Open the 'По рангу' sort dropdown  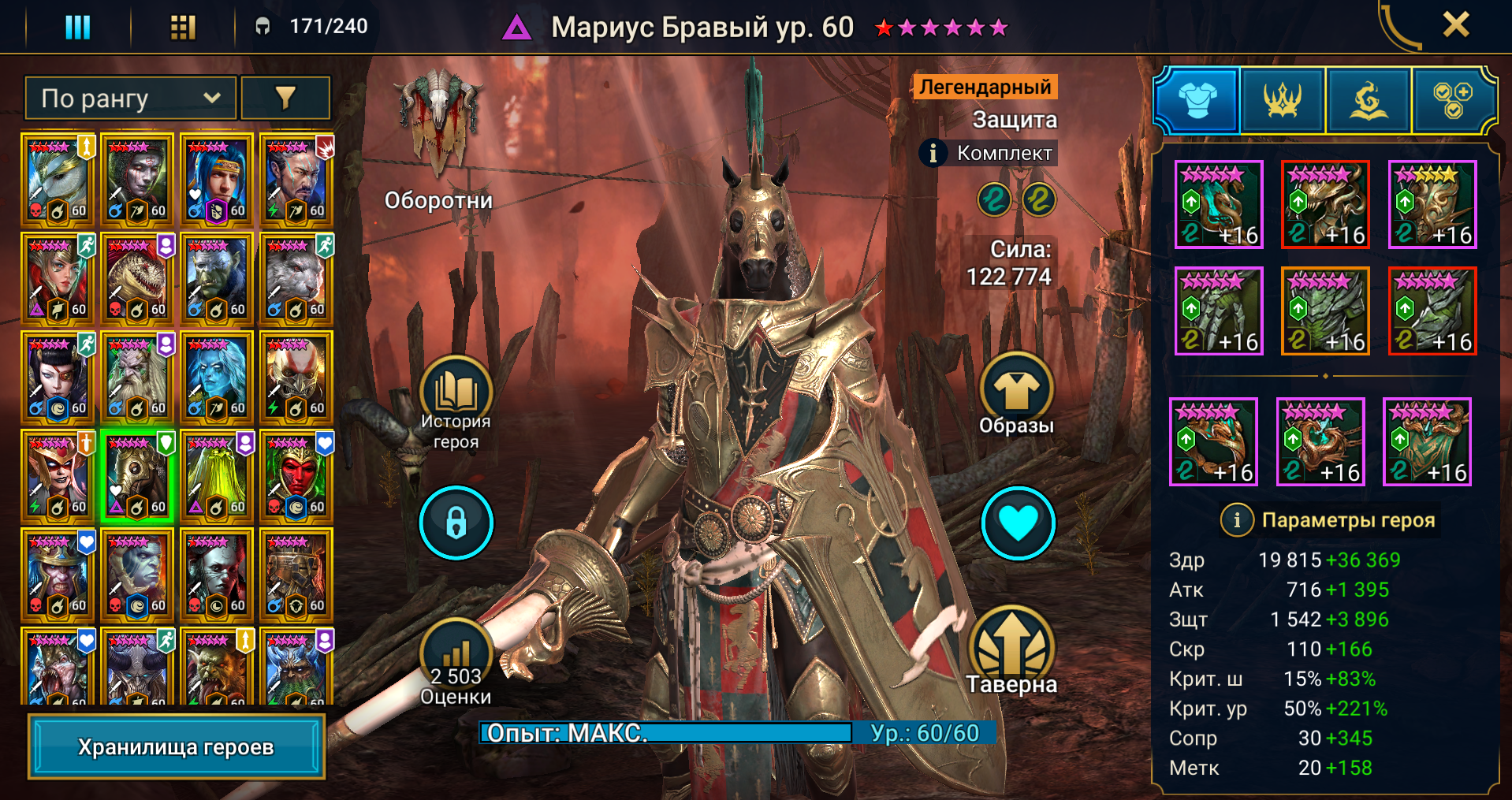(x=131, y=99)
